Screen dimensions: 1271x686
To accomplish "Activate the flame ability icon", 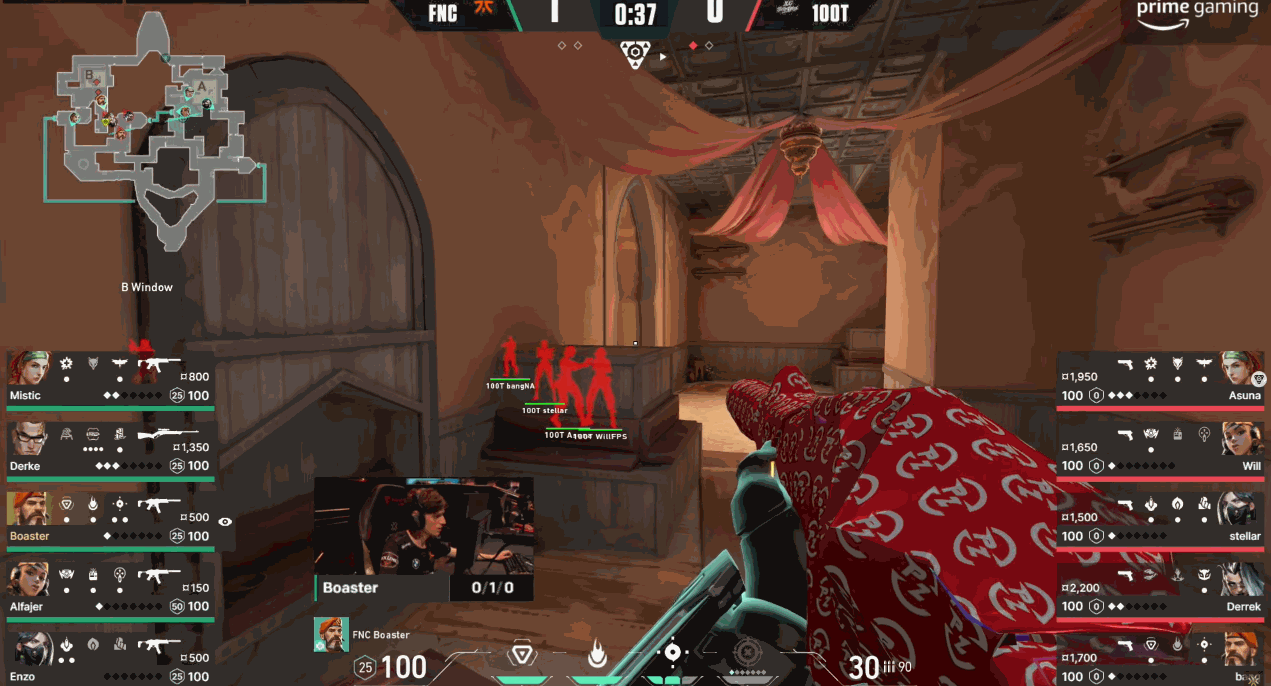I will tap(598, 655).
